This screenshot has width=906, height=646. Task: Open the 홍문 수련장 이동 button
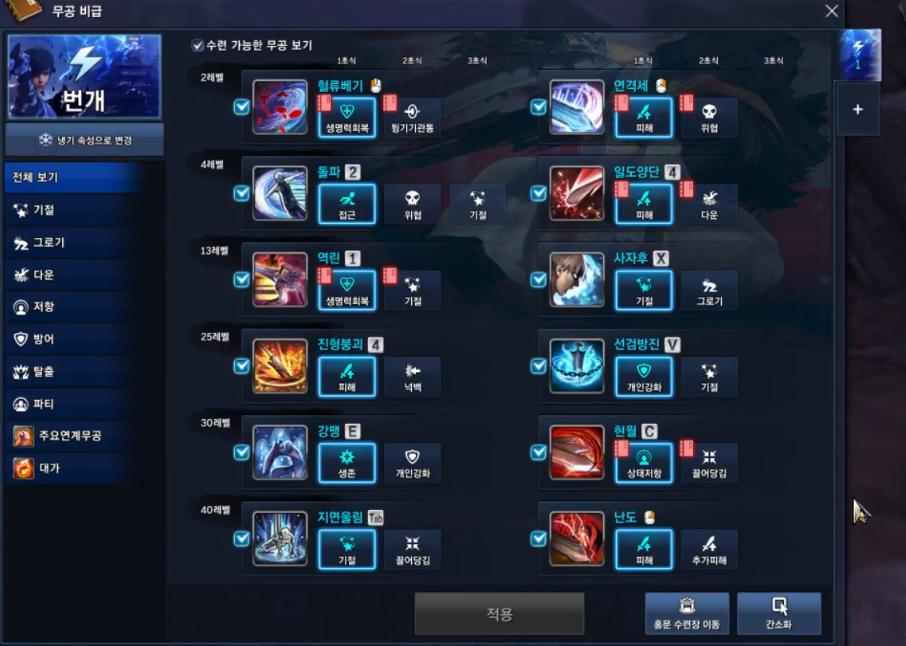[x=686, y=614]
